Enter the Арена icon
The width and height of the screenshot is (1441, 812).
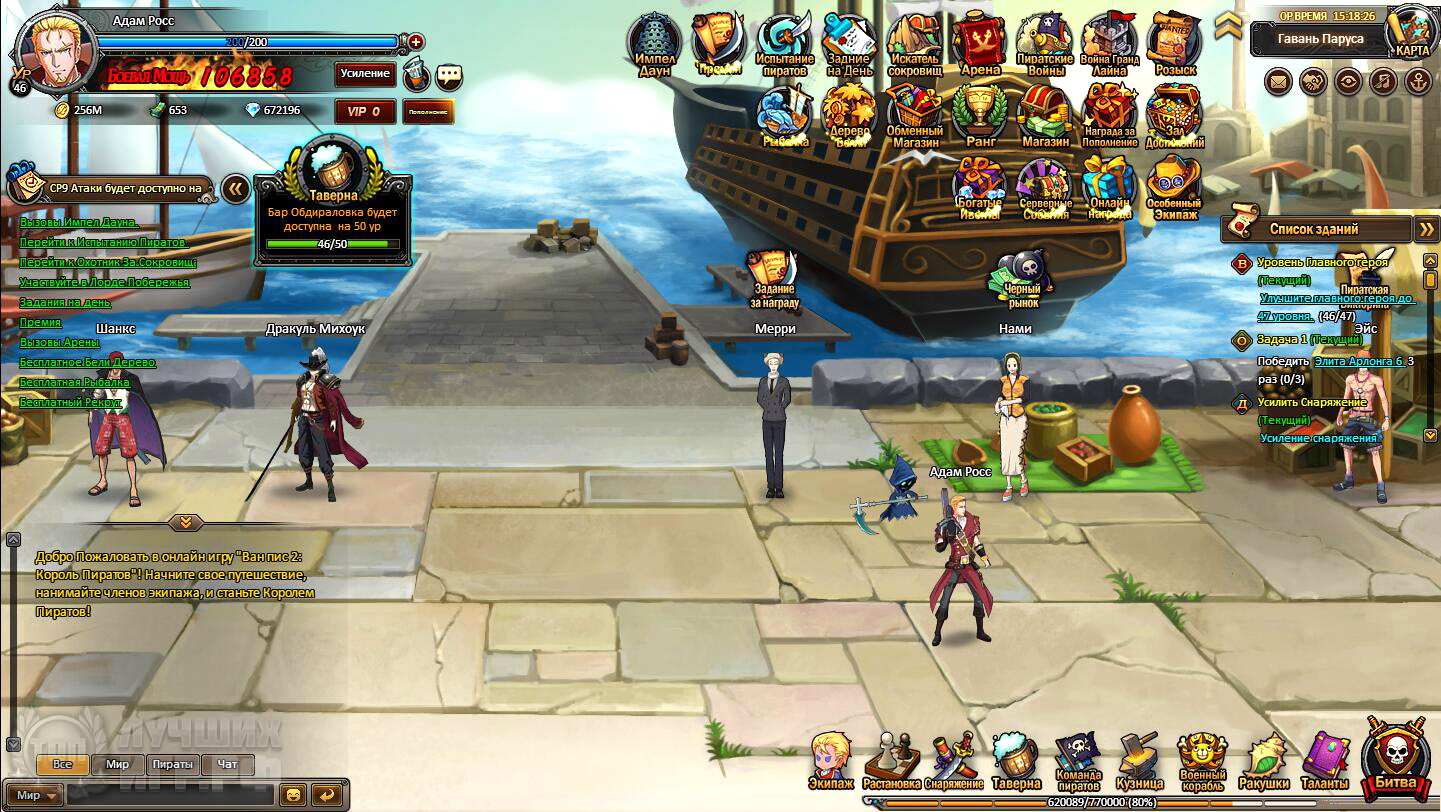[979, 44]
